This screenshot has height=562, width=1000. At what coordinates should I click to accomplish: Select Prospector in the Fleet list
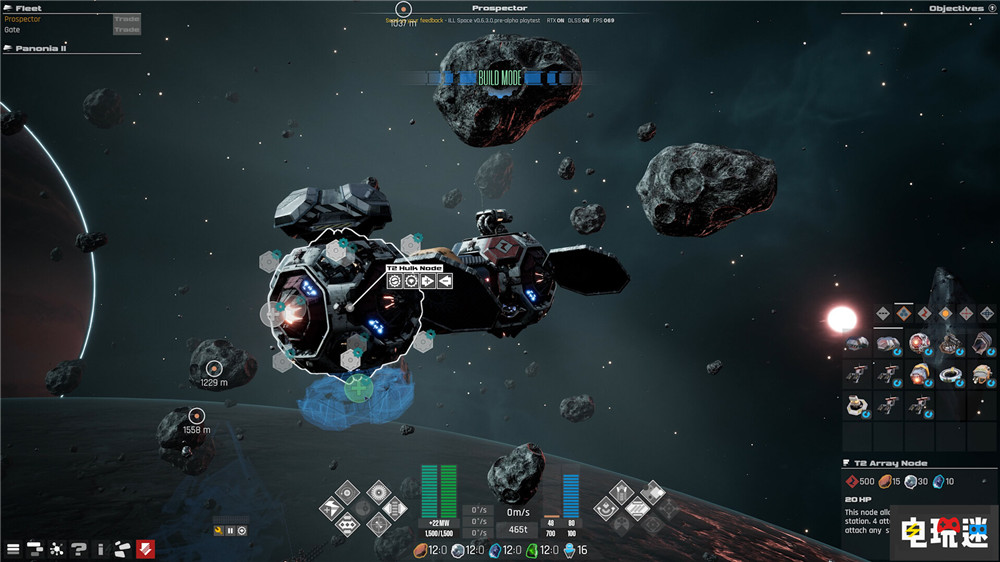click(x=23, y=19)
